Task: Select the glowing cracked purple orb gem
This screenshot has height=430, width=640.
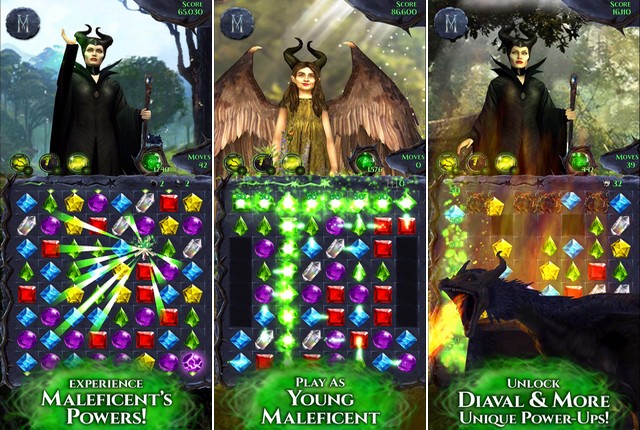Action: [x=193, y=362]
